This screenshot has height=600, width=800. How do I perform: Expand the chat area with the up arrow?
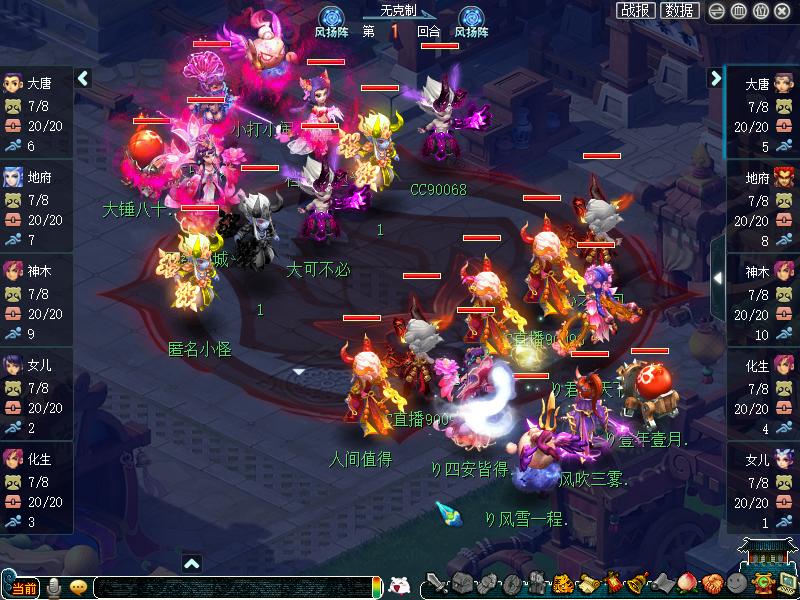(x=193, y=563)
